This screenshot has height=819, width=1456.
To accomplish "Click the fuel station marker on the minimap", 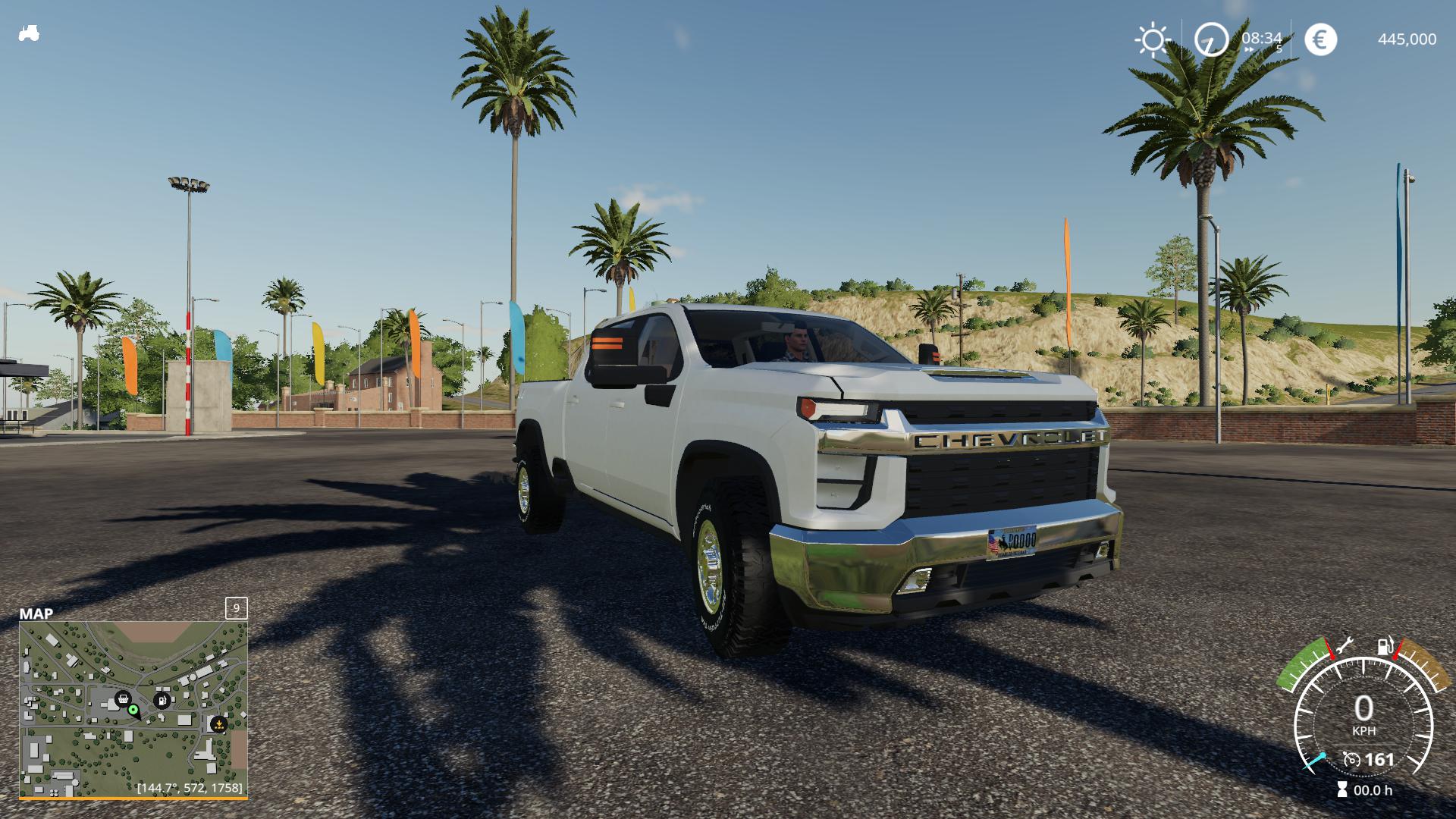I will tap(162, 700).
